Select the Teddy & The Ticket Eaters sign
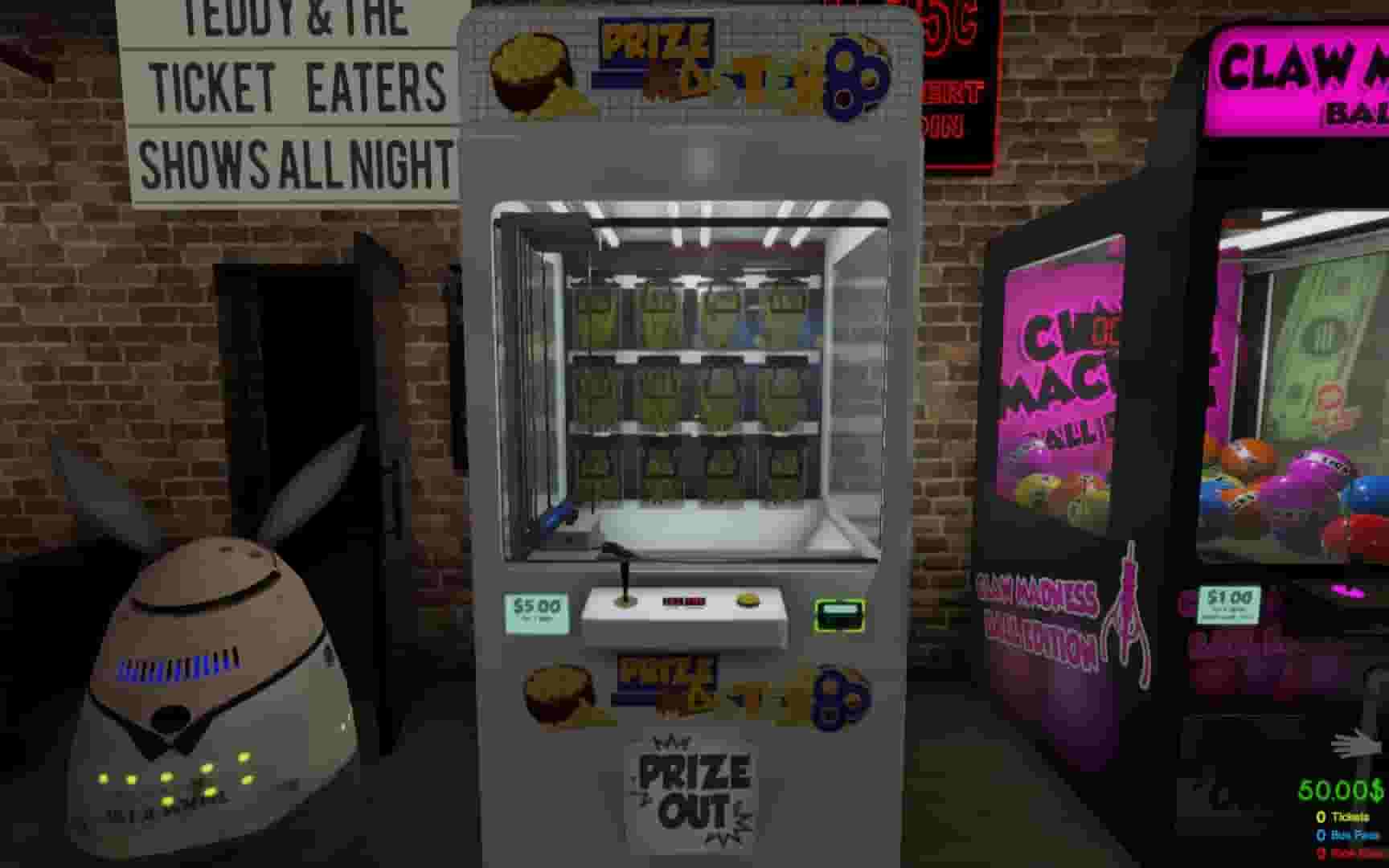 289,88
